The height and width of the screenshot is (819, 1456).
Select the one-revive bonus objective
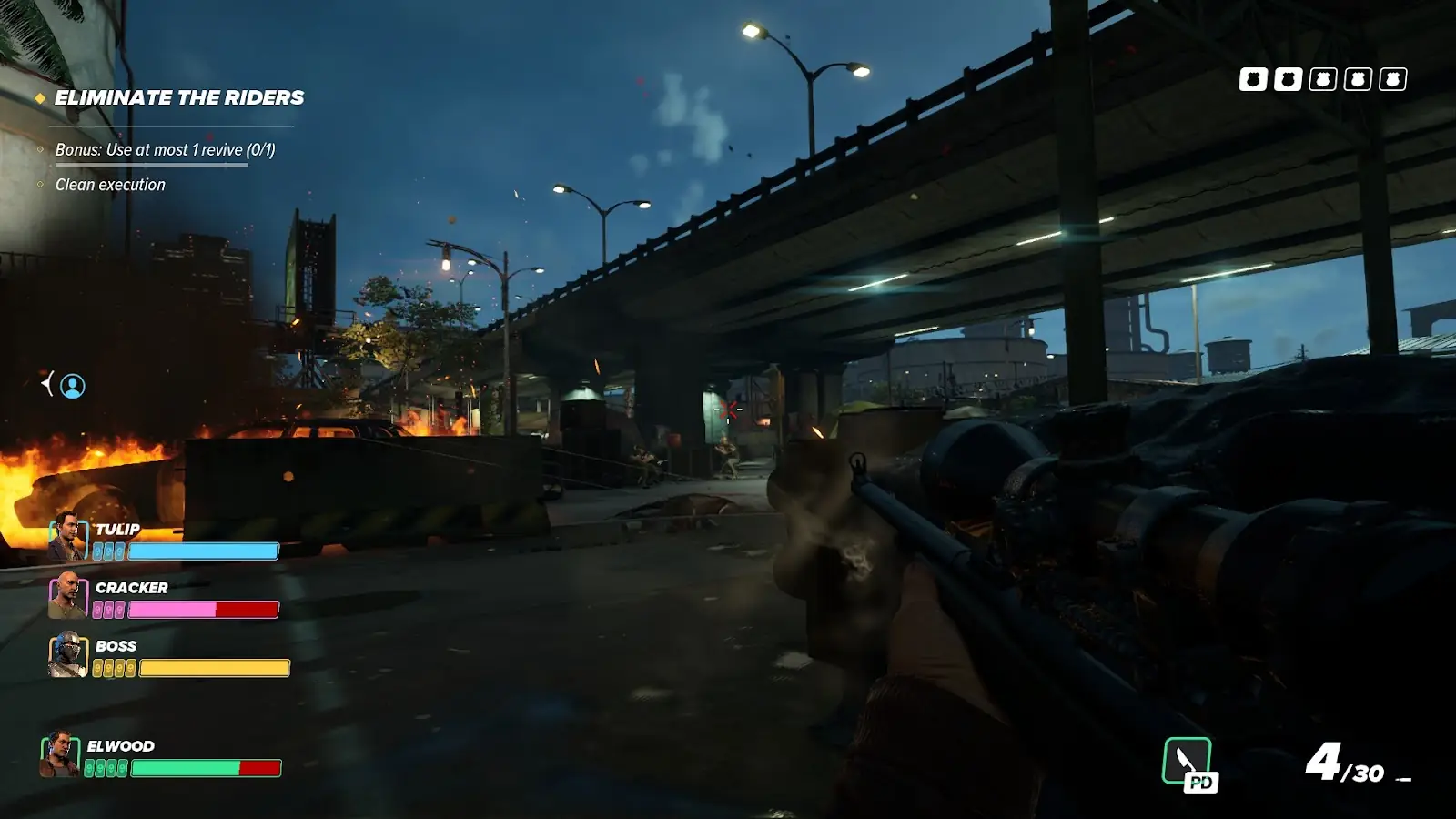165,149
